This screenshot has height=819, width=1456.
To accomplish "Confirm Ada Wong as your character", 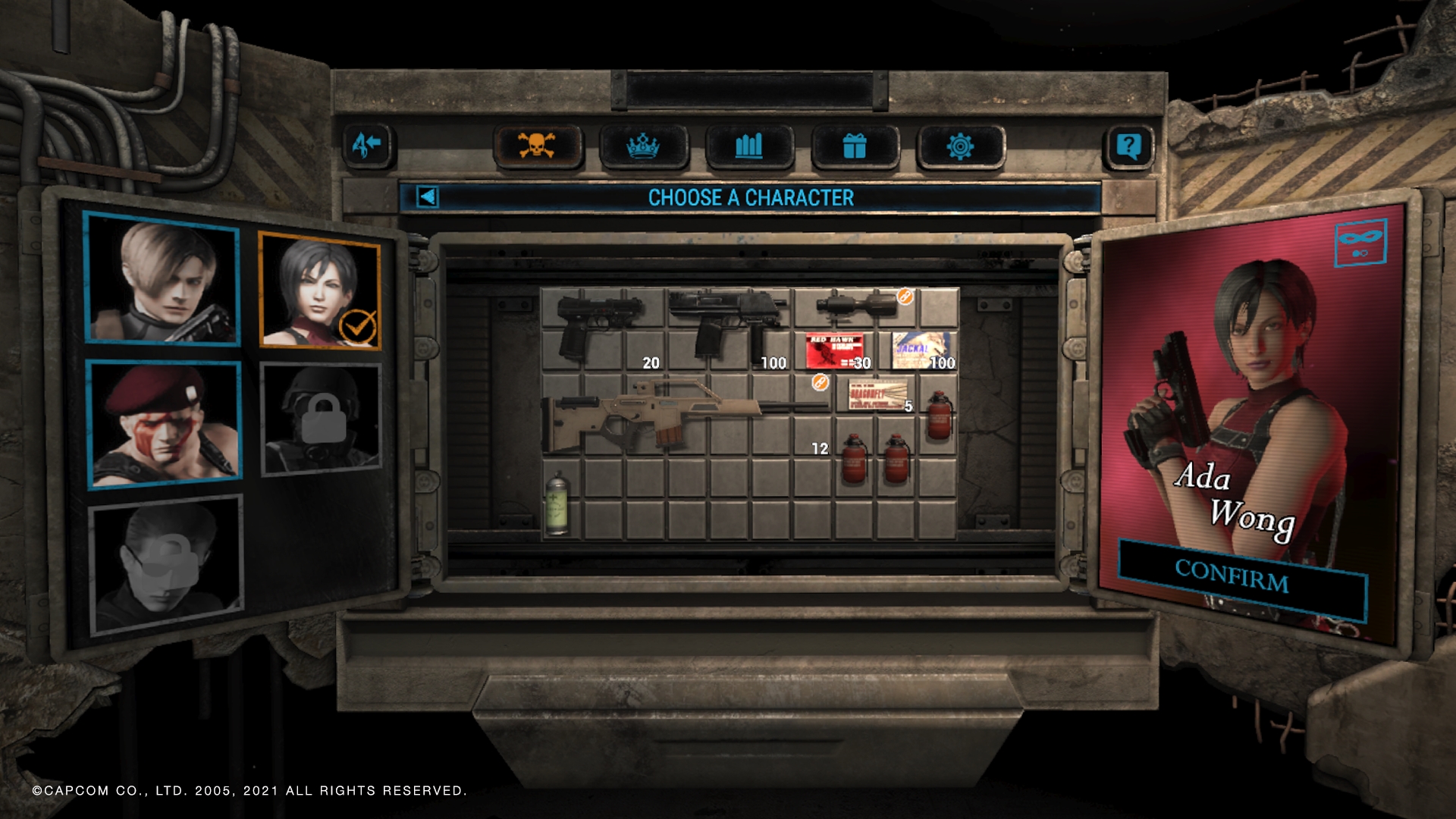I will point(1233,577).
